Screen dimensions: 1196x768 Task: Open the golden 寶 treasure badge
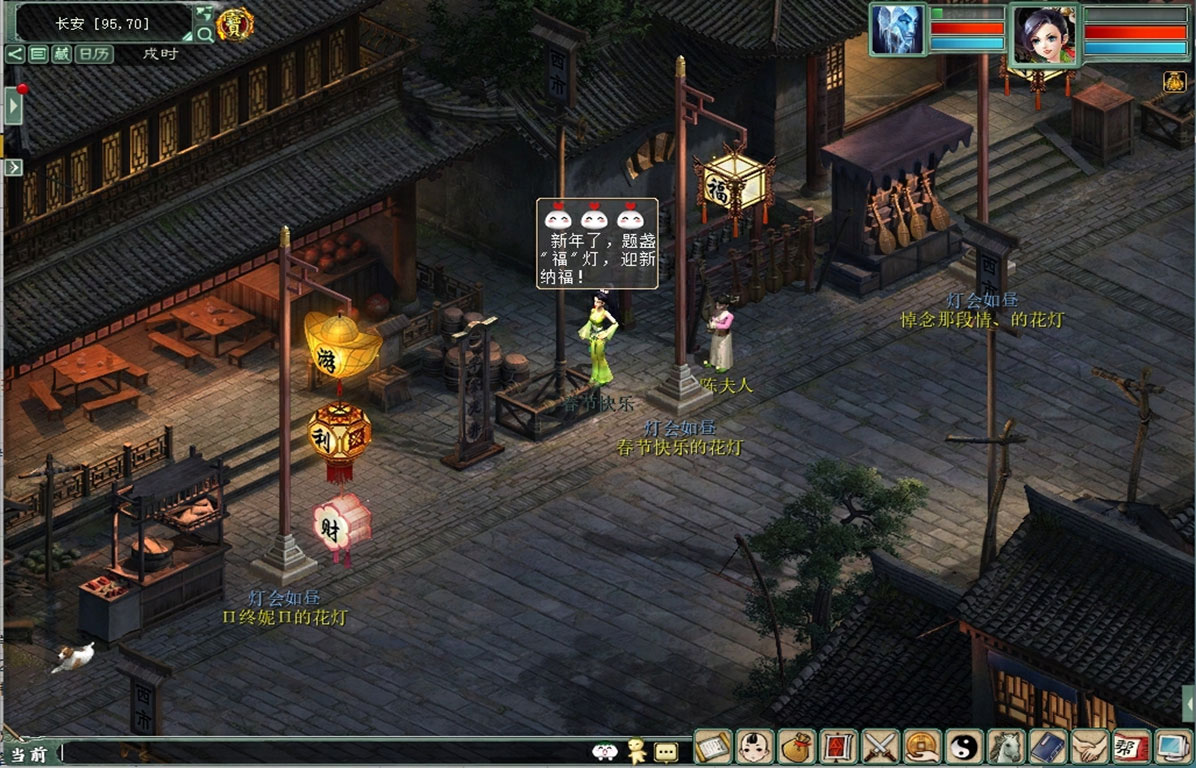tap(235, 24)
